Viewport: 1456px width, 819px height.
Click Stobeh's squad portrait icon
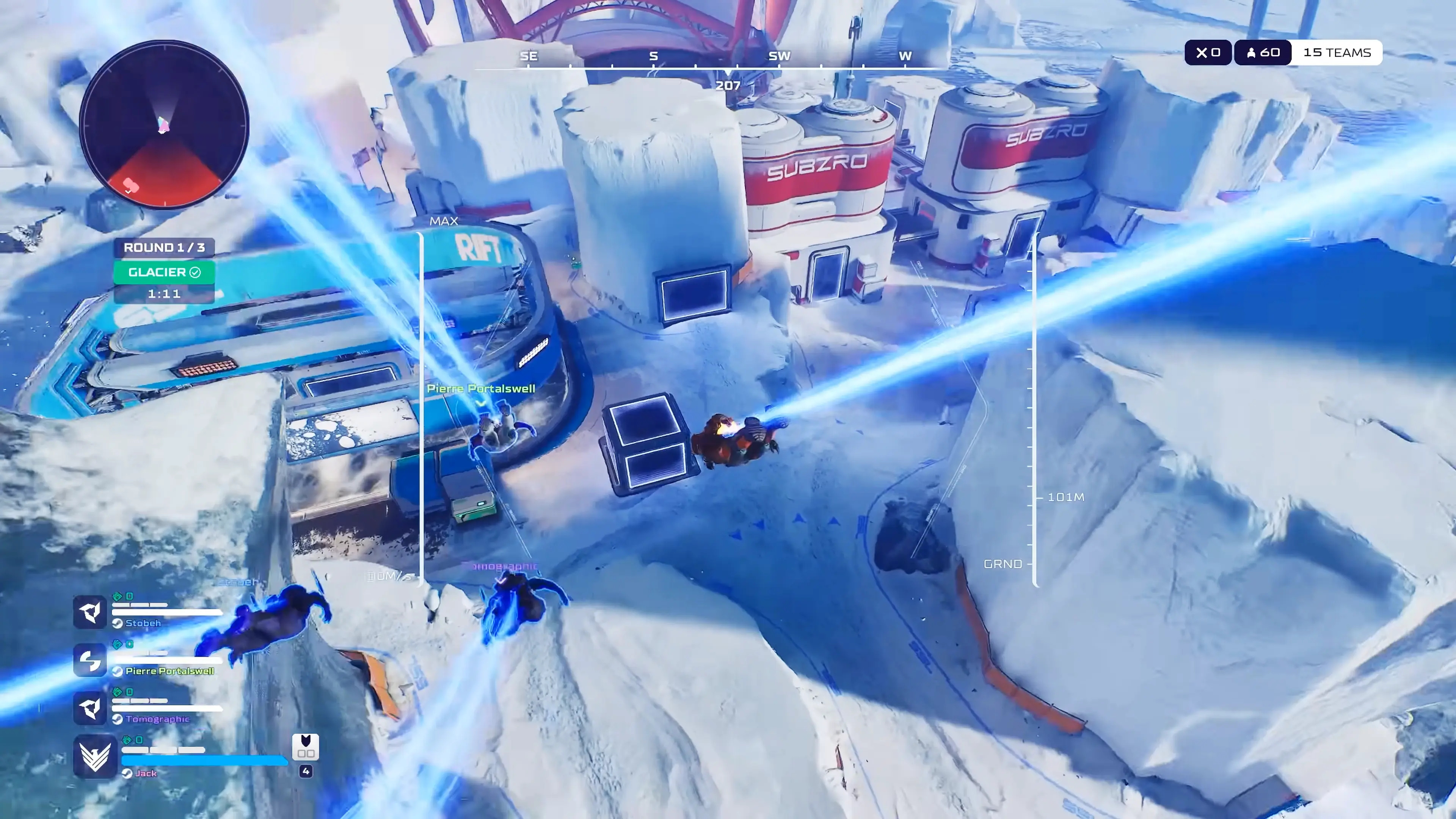pyautogui.click(x=90, y=612)
